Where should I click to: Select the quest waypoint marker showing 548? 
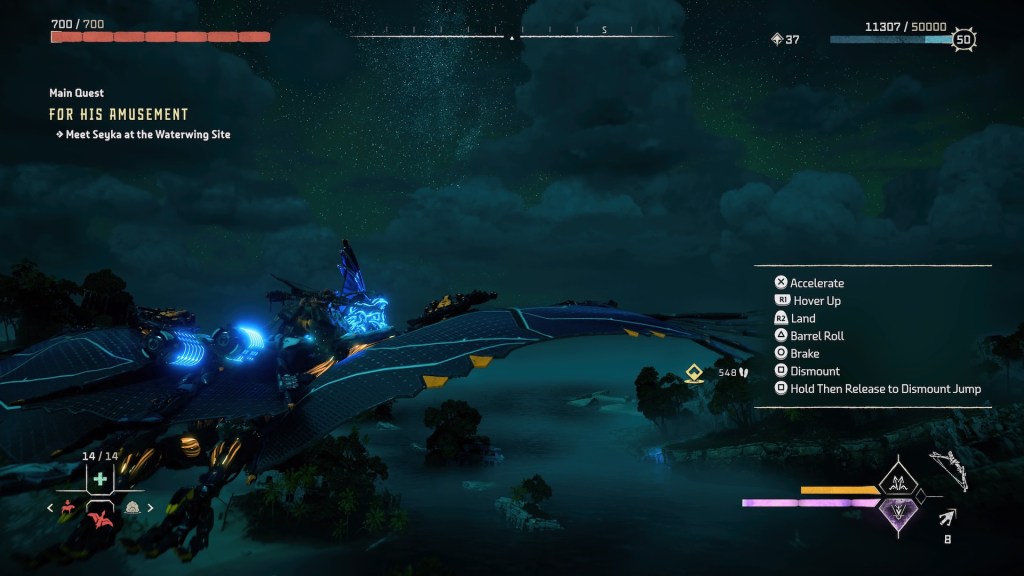coord(694,373)
